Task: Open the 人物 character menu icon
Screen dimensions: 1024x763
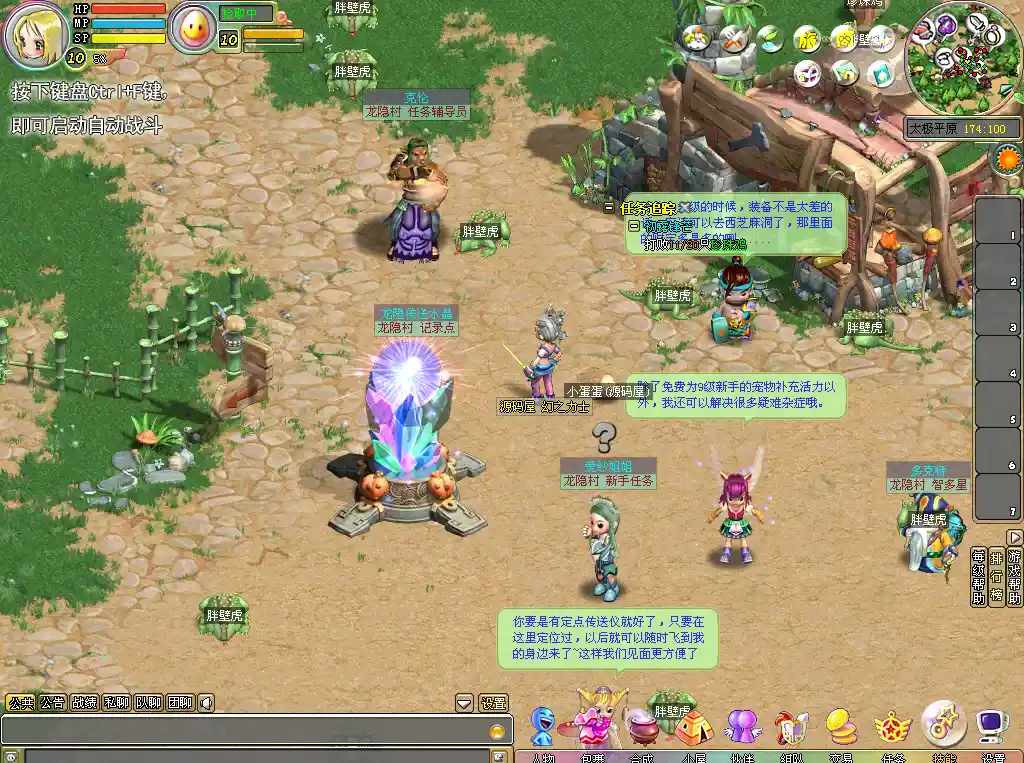Action: 543,727
